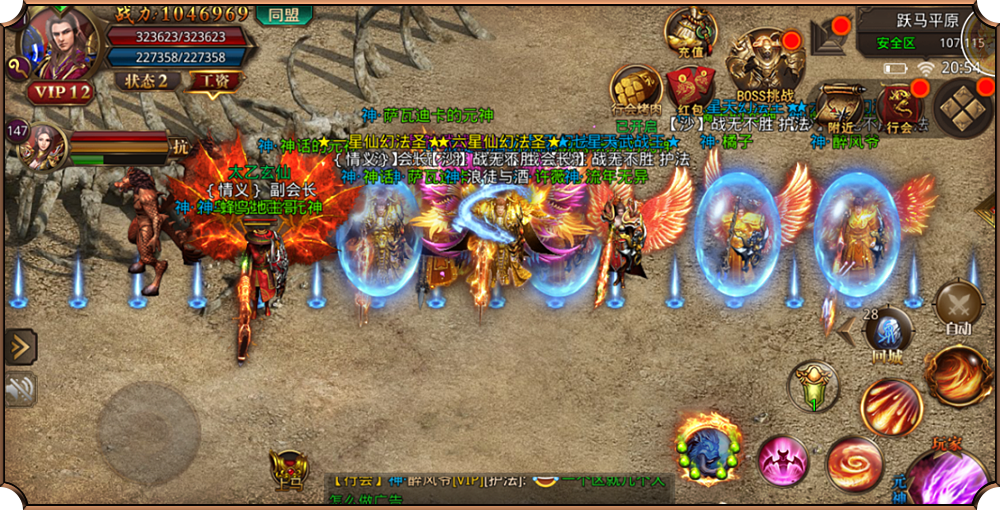This screenshot has height=510, width=1000.
Task: Open the 行会烤肉 guild barbecue event
Action: coord(637,89)
